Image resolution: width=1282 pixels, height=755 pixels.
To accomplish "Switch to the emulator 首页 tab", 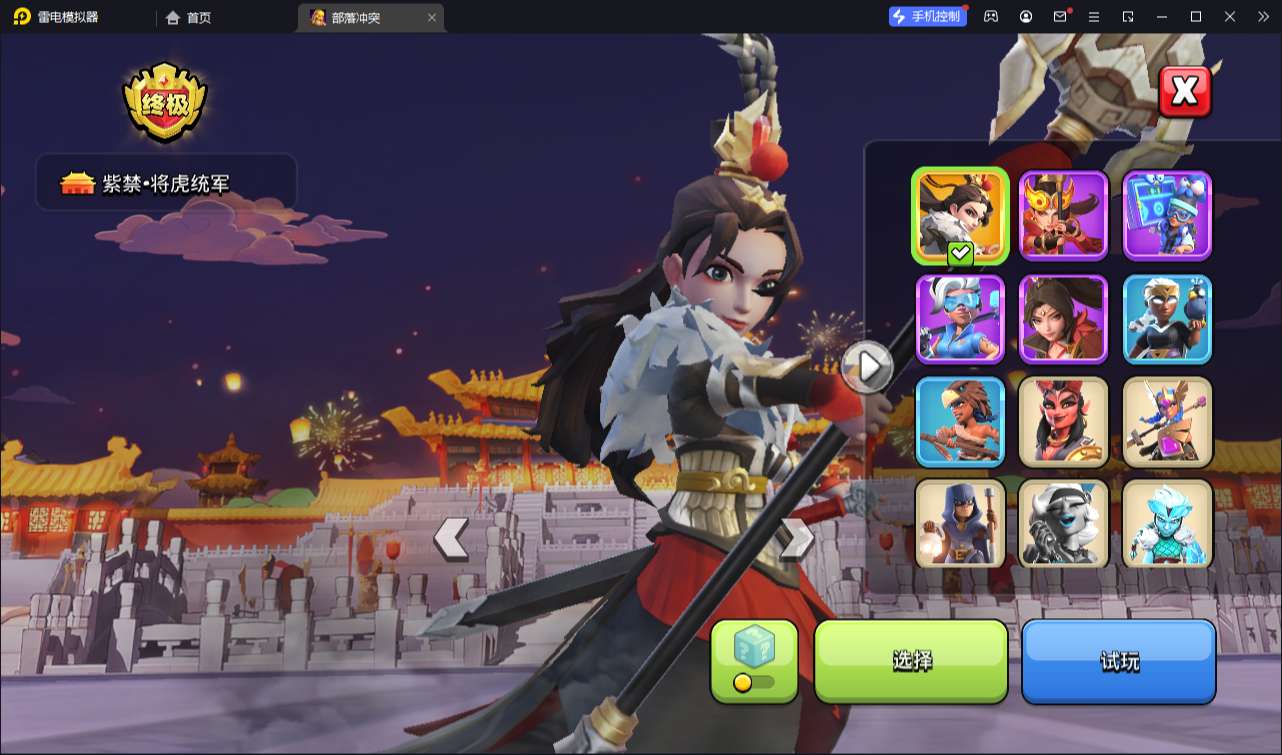I will [189, 17].
